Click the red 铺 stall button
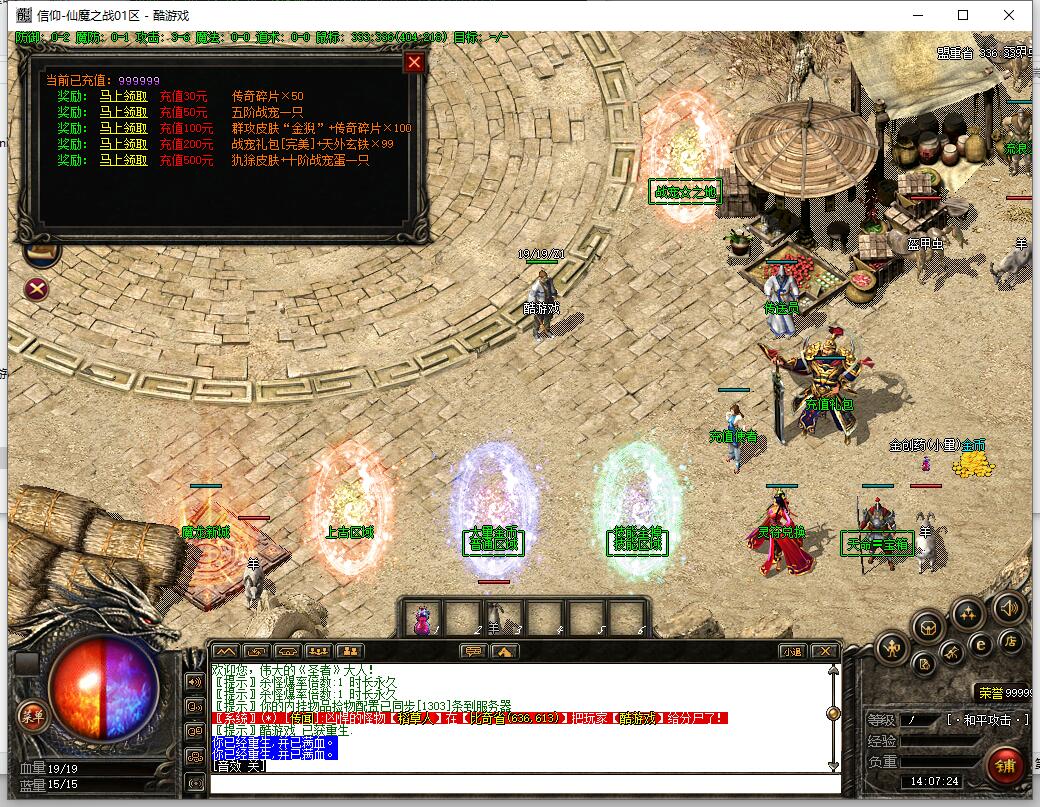The width and height of the screenshot is (1040, 807). (1004, 765)
